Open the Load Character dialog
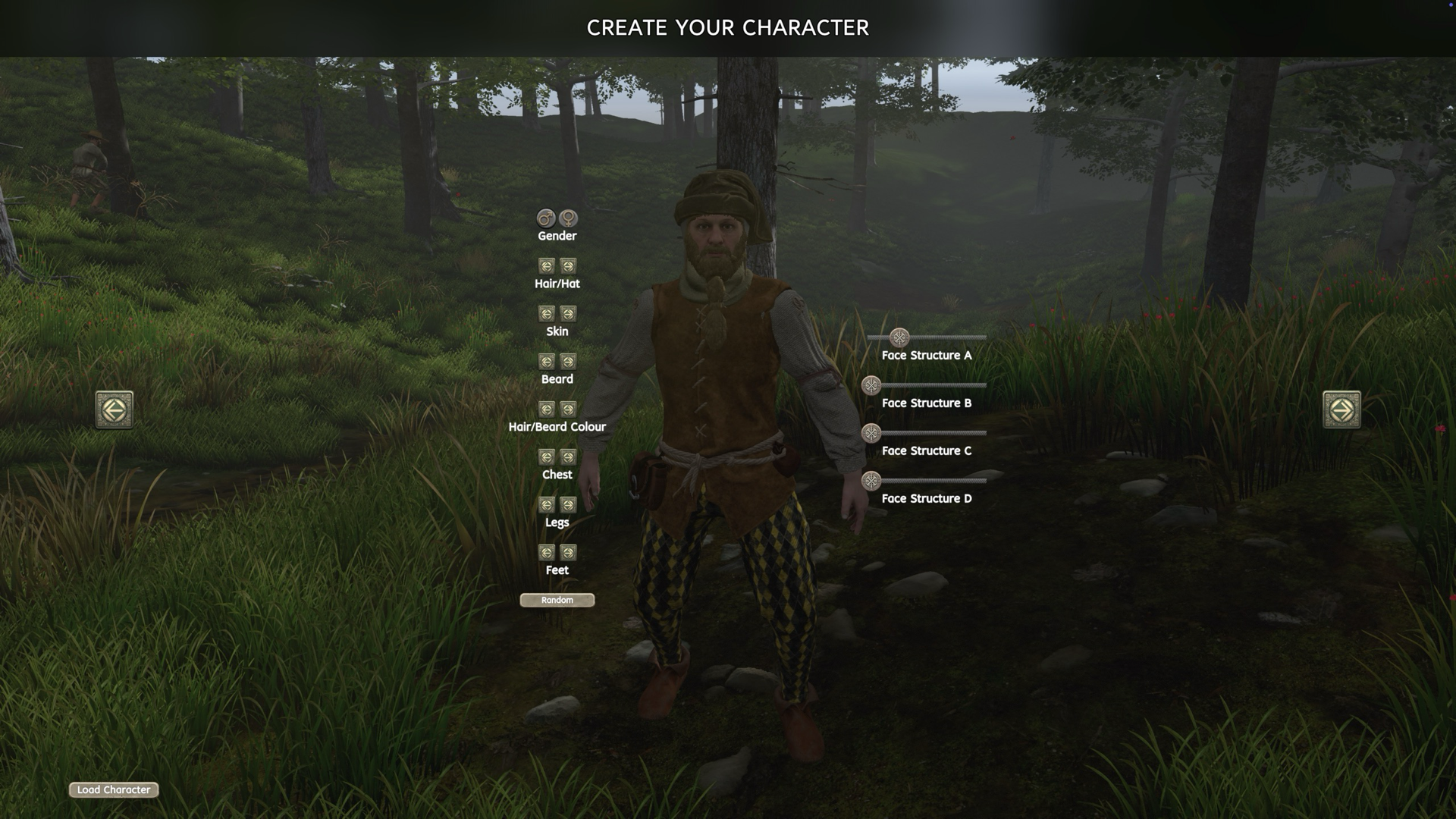Screen dimensions: 1456x819 coord(113,790)
